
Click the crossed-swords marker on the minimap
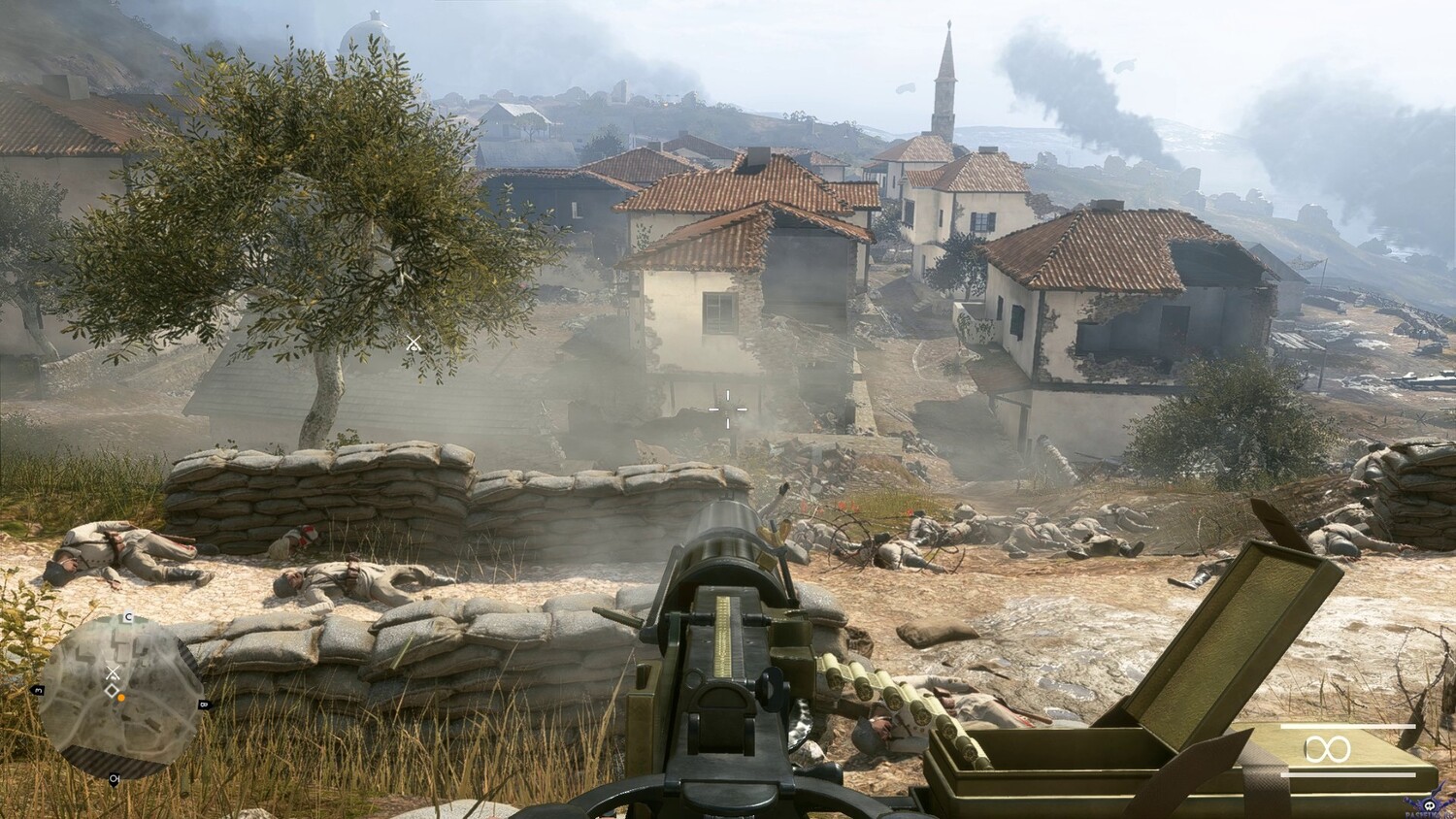(113, 672)
